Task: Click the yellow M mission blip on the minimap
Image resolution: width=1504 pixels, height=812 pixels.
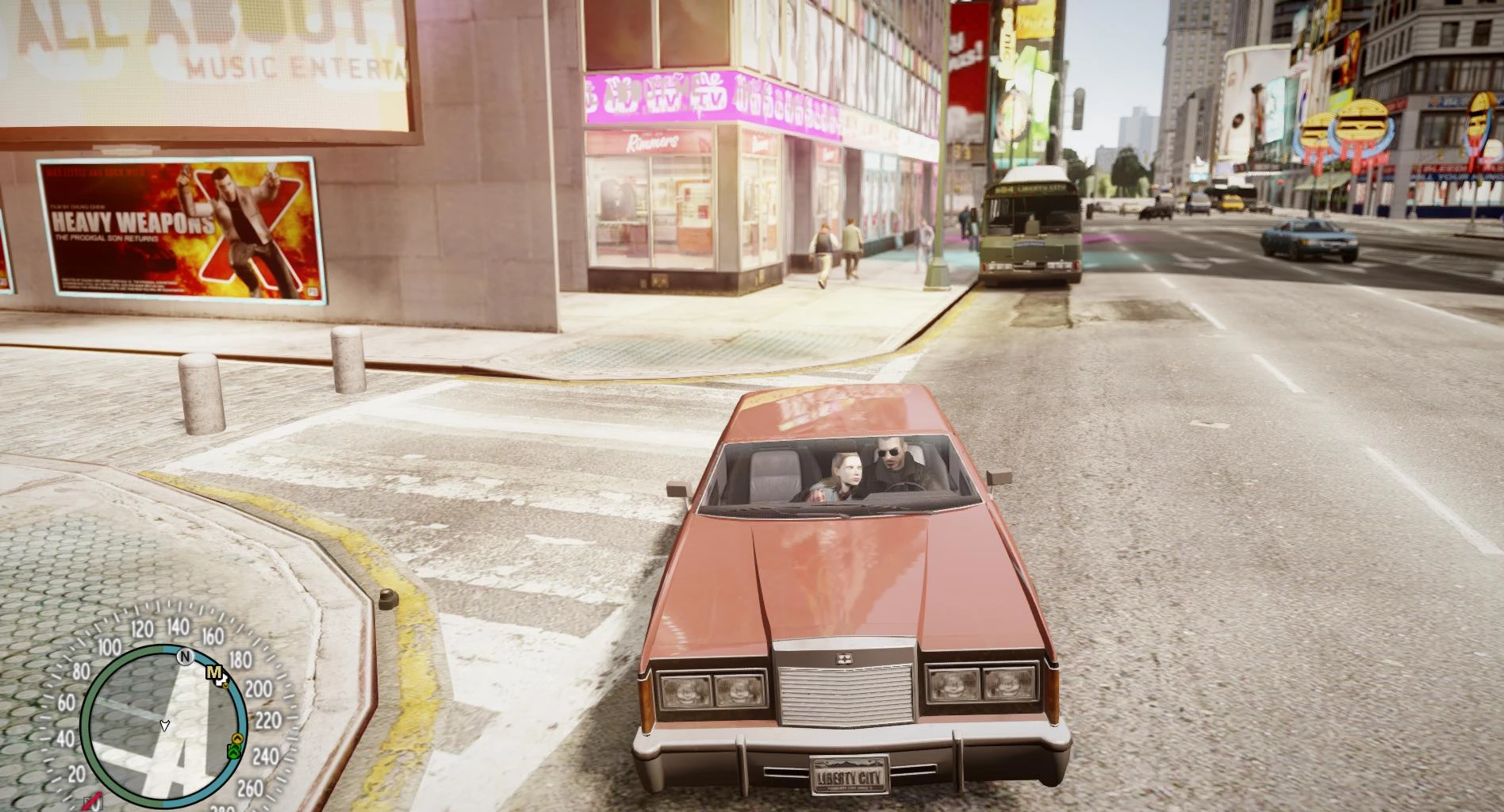Action: coord(214,672)
